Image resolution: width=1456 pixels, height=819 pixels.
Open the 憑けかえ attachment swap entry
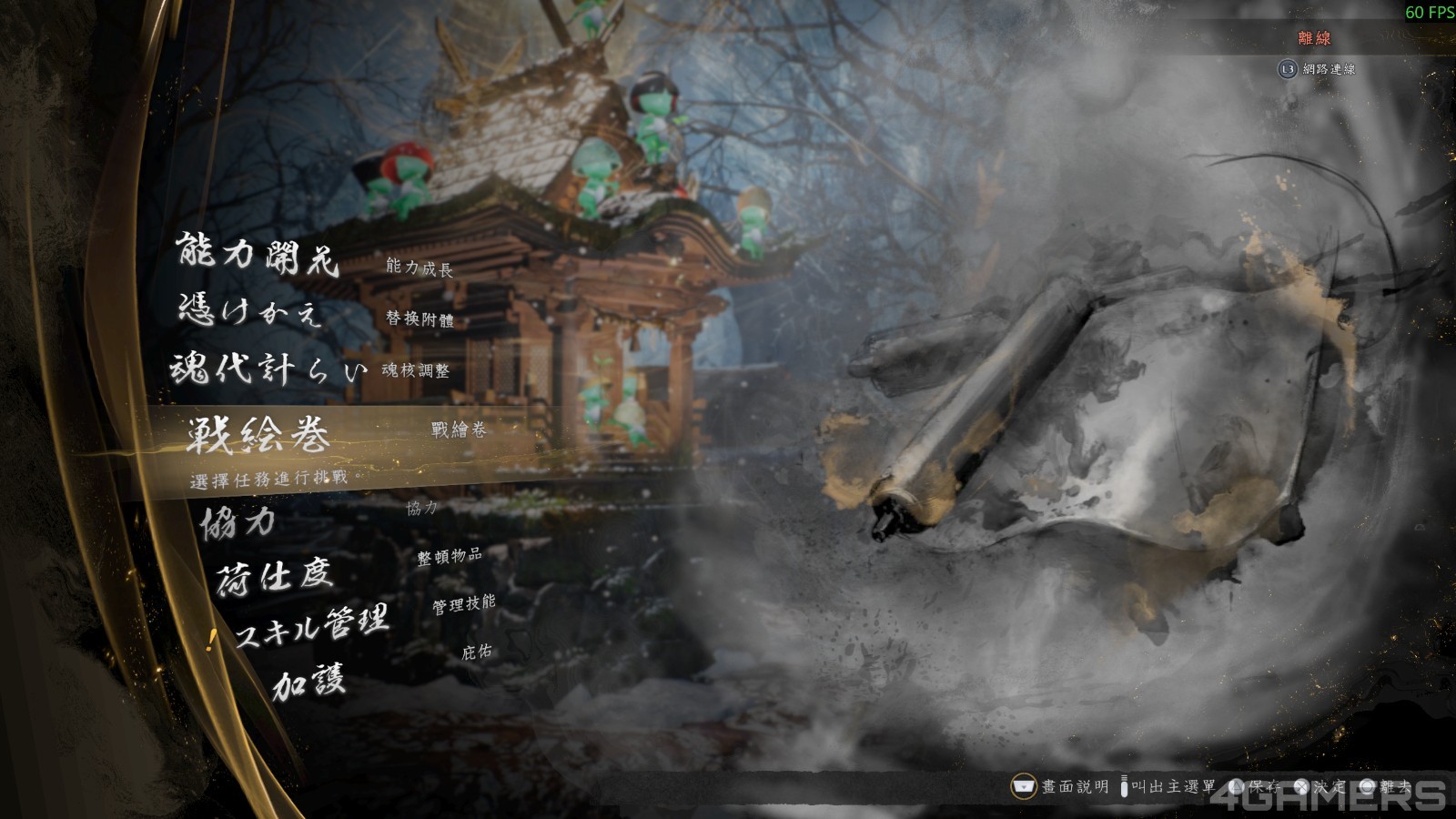point(250,309)
